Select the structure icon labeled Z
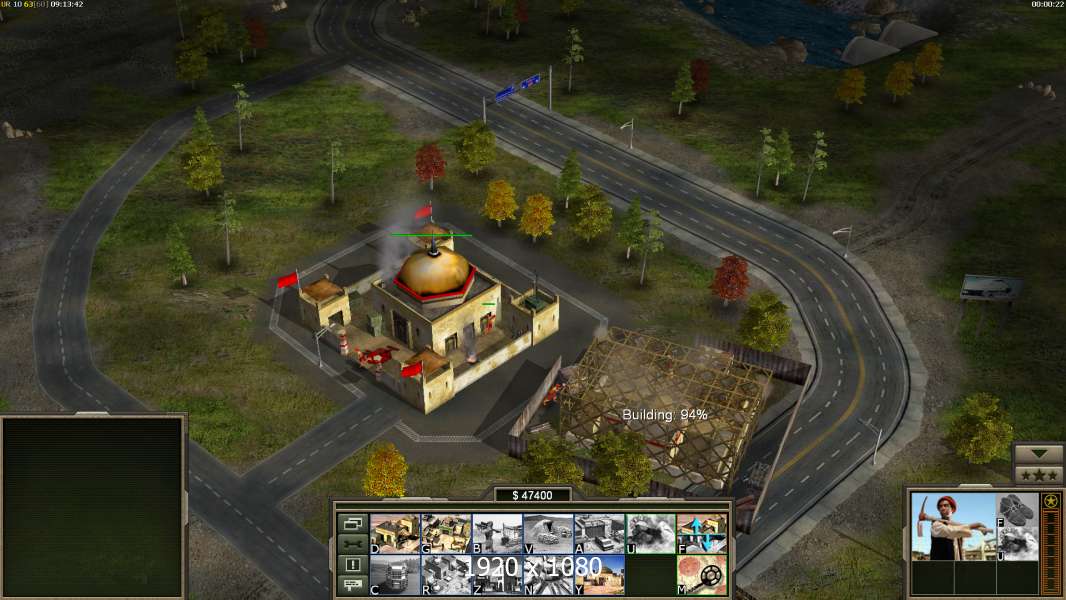 (x=497, y=575)
